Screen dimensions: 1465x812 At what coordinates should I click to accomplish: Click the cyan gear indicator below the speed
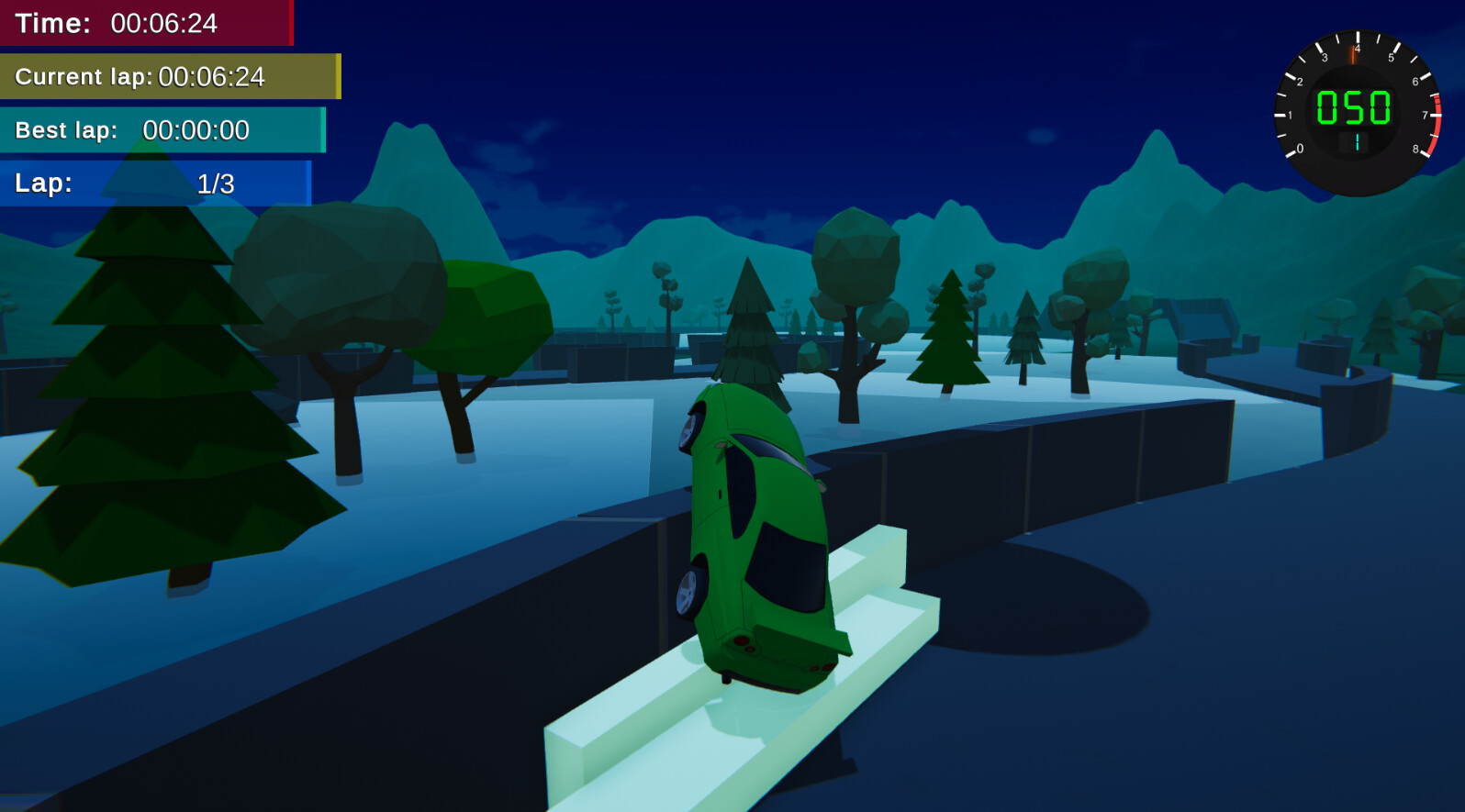[1358, 142]
